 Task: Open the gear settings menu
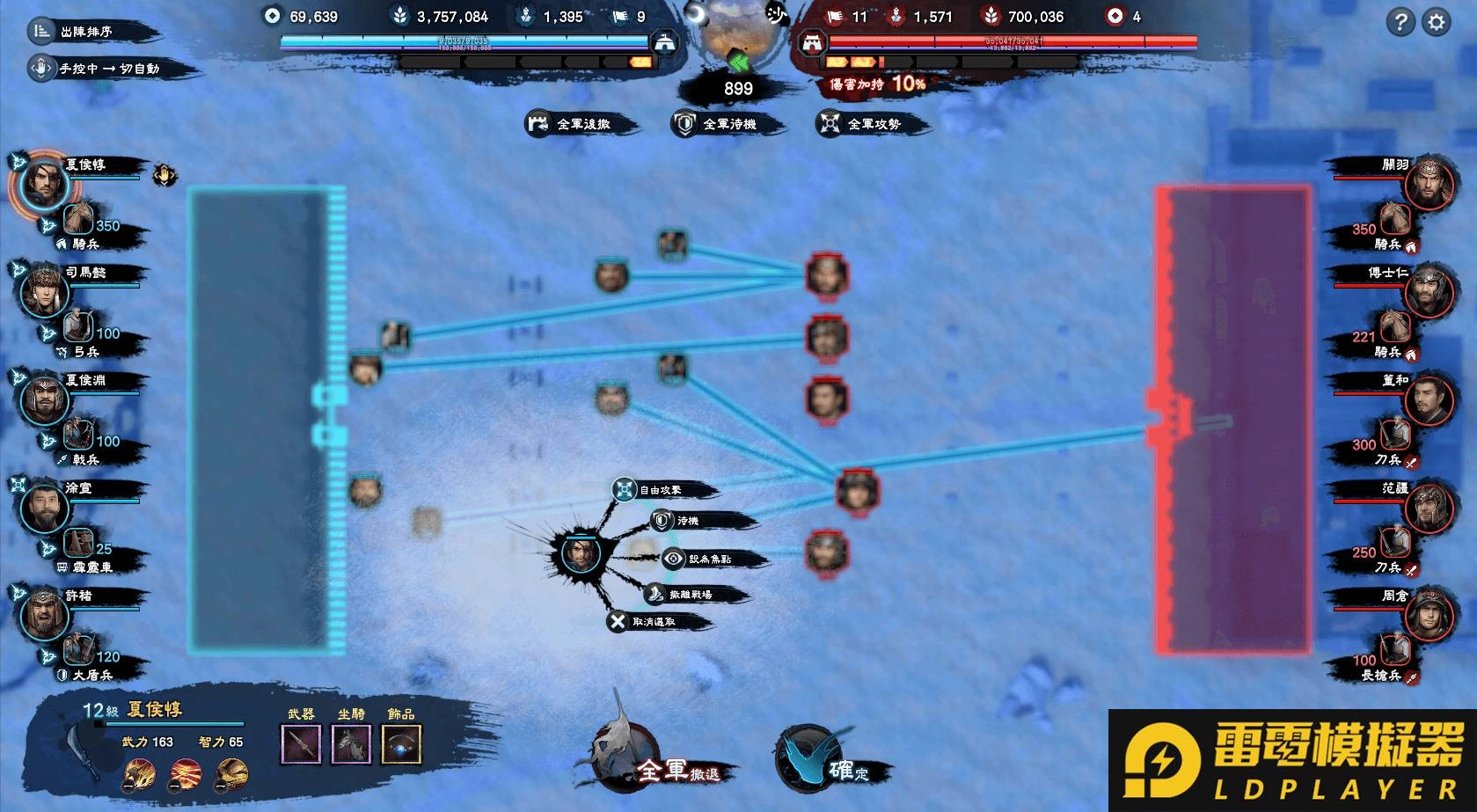click(x=1437, y=22)
